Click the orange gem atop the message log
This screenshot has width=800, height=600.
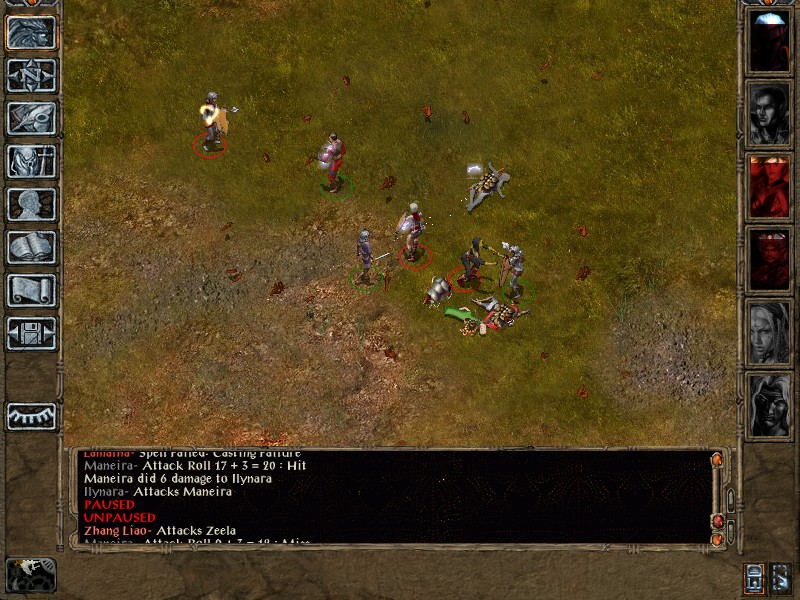[x=716, y=459]
